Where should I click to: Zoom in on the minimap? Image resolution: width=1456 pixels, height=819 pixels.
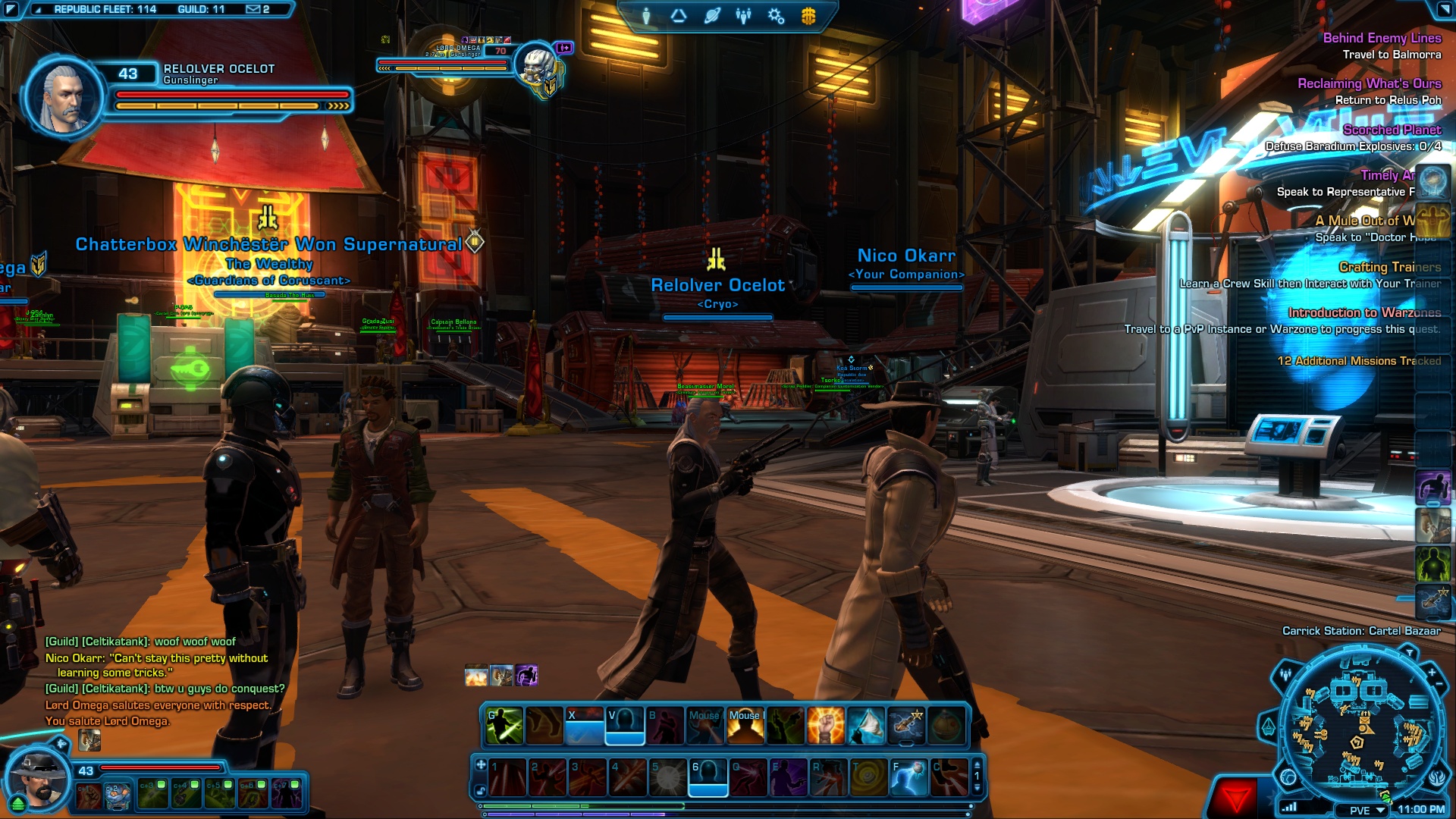(x=1432, y=672)
